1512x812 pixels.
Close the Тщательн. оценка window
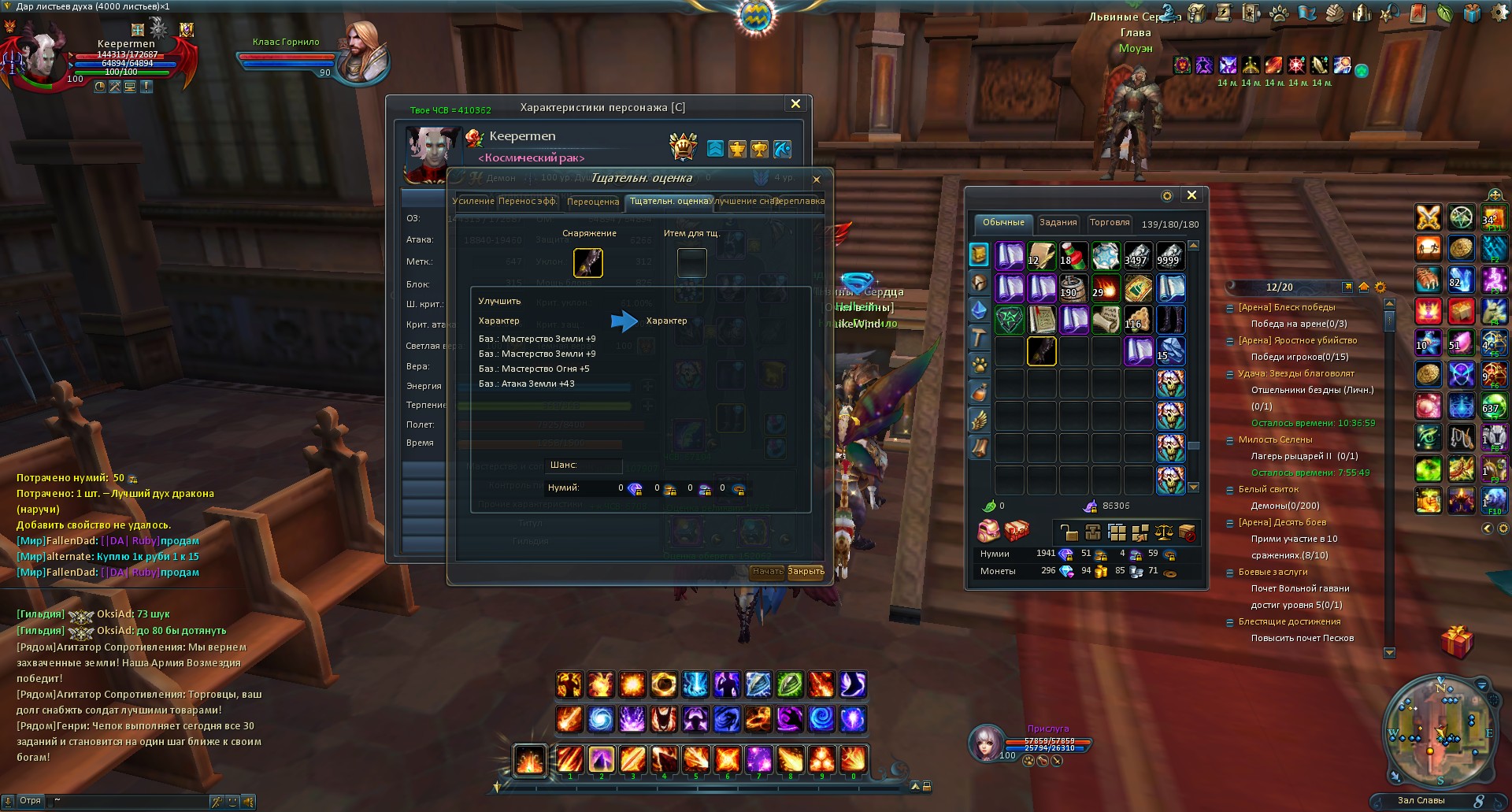pos(817,180)
